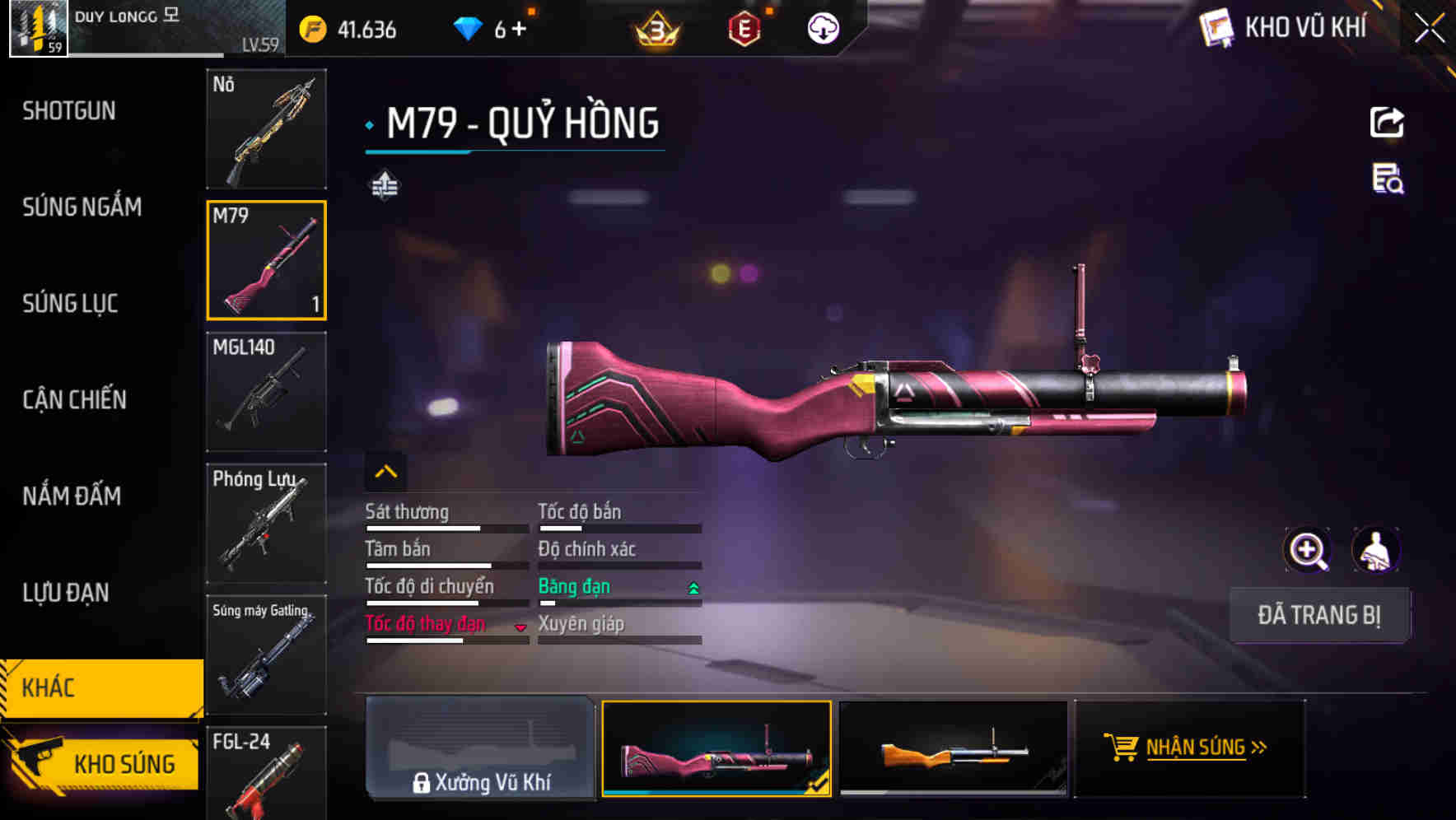This screenshot has height=820, width=1456.
Task: Open the SÚNG NGẮM category
Action: click(82, 207)
